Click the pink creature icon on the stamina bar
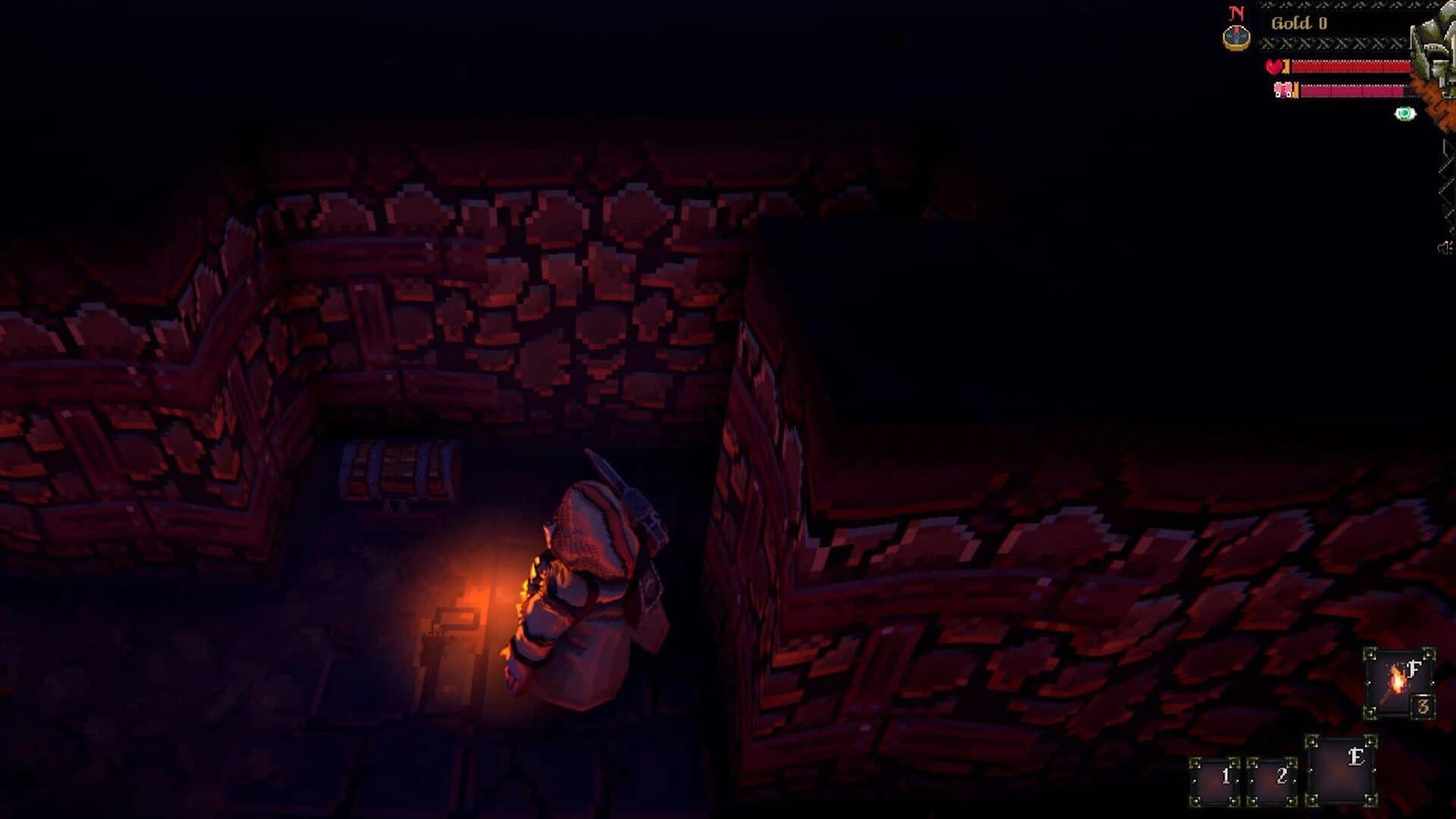 coord(1285,90)
